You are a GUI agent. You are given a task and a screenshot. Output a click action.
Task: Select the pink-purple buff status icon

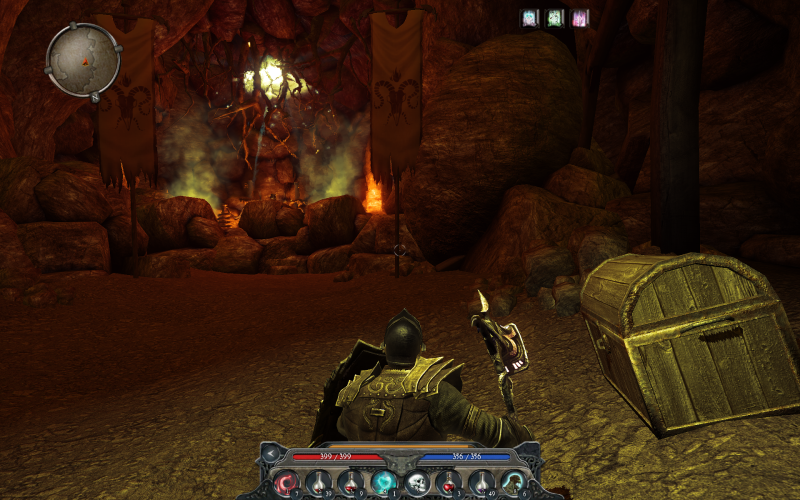(x=579, y=17)
